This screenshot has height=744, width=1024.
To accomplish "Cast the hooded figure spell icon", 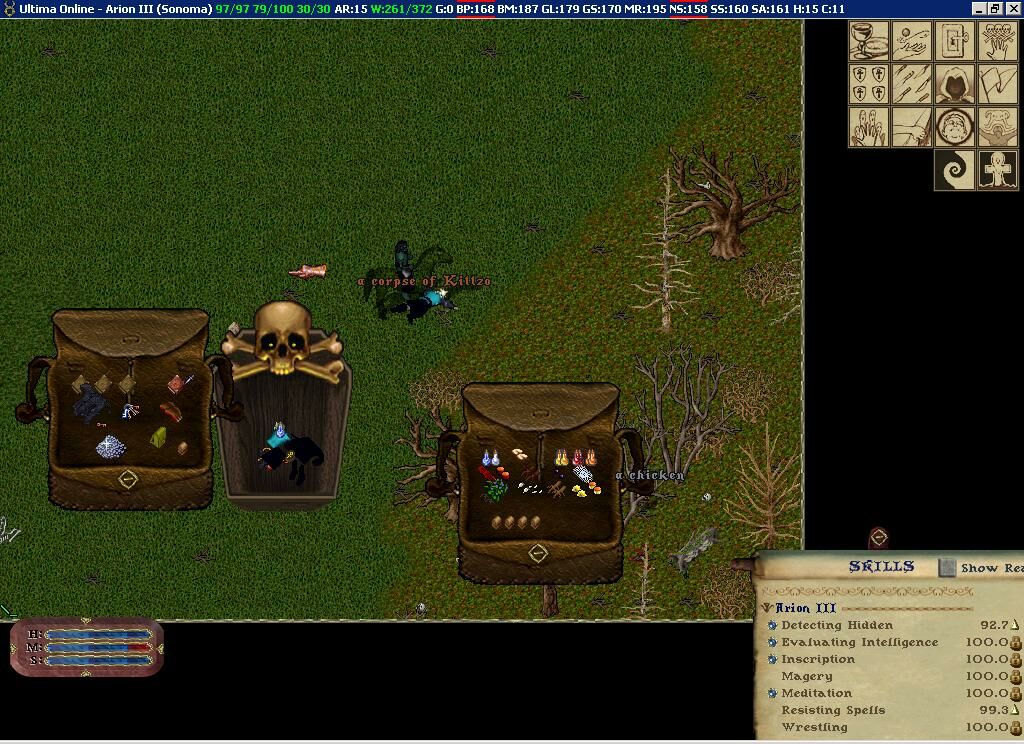I will [x=955, y=84].
